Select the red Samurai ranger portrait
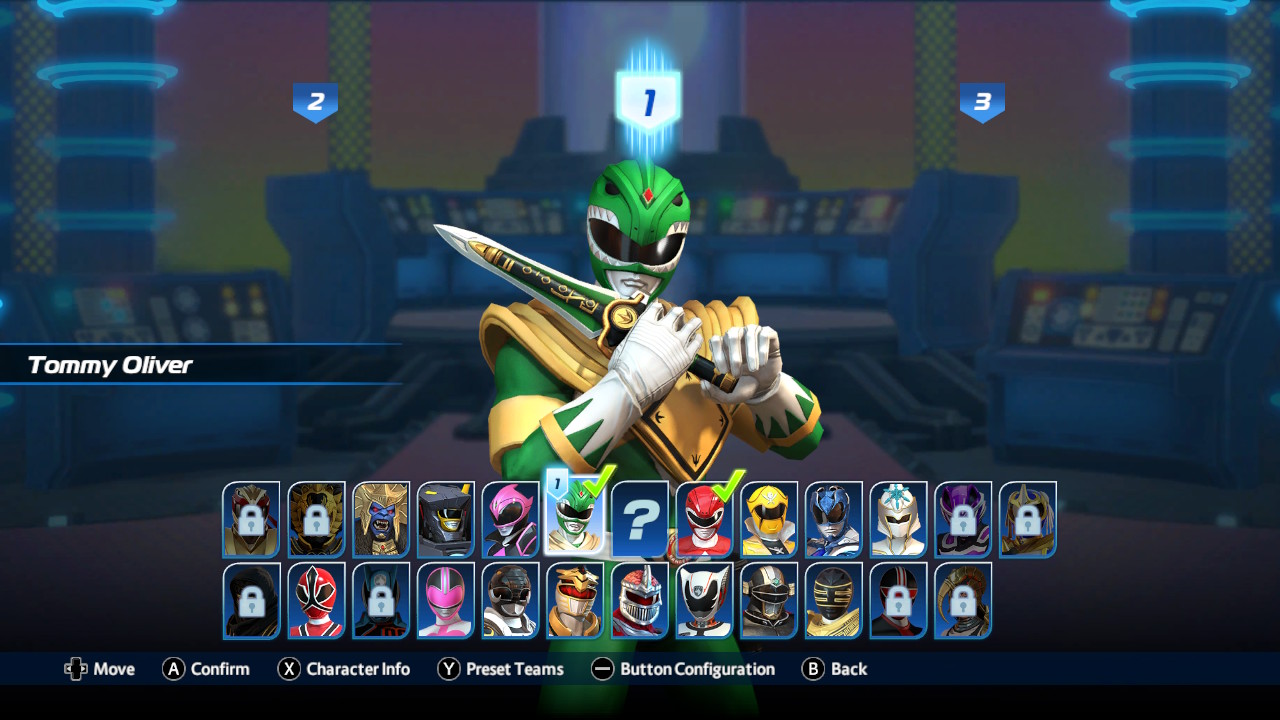The image size is (1280, 720). pyautogui.click(x=316, y=600)
